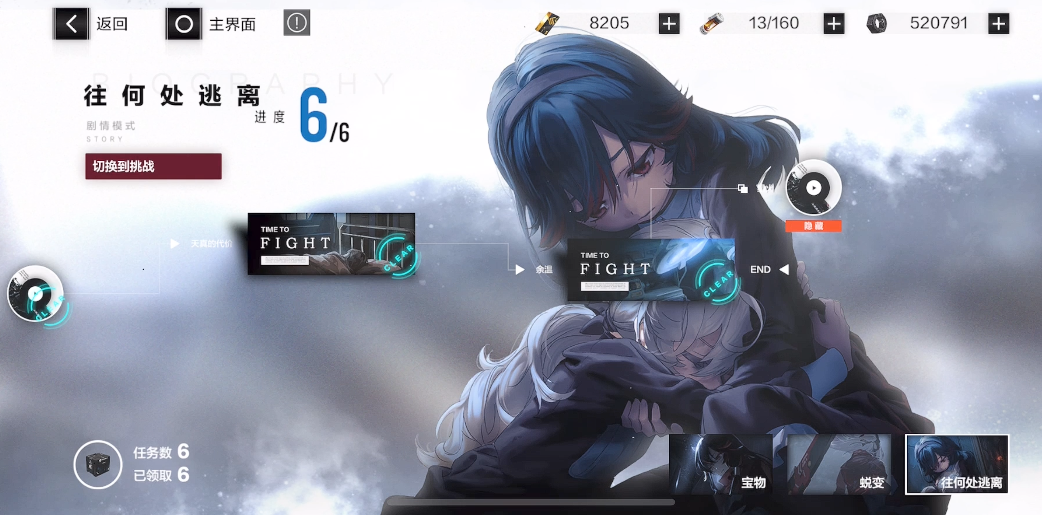Choose the 蜕变 chapter thumbnail
This screenshot has height=515, width=1042.
click(x=838, y=464)
